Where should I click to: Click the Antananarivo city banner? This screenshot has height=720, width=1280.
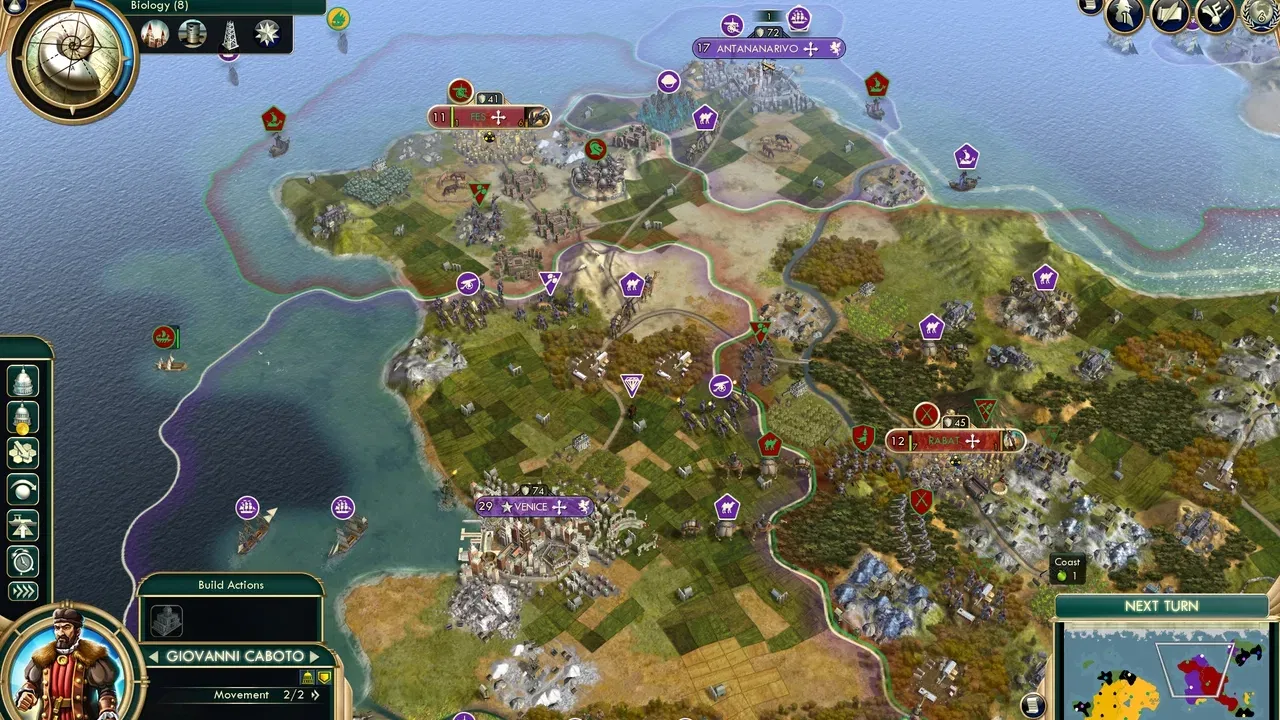click(x=768, y=48)
